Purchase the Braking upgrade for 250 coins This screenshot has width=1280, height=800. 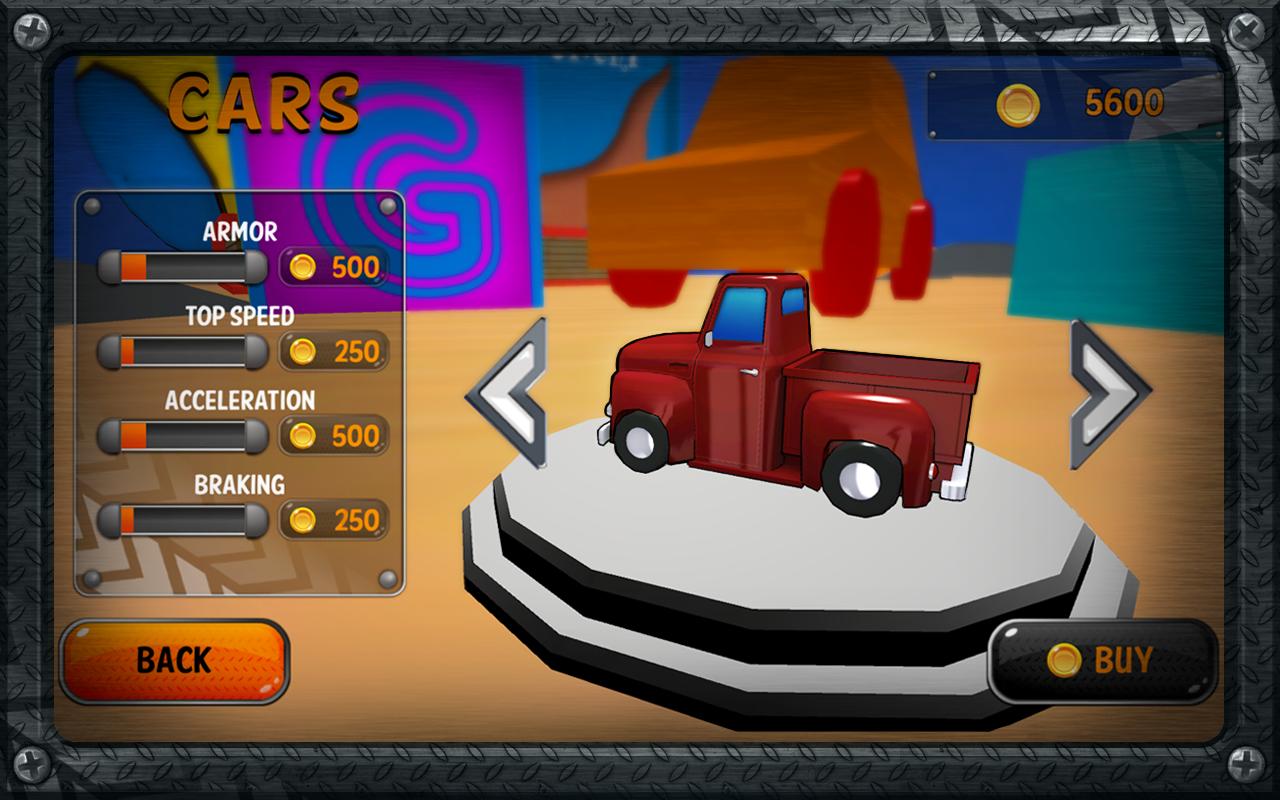[x=334, y=520]
